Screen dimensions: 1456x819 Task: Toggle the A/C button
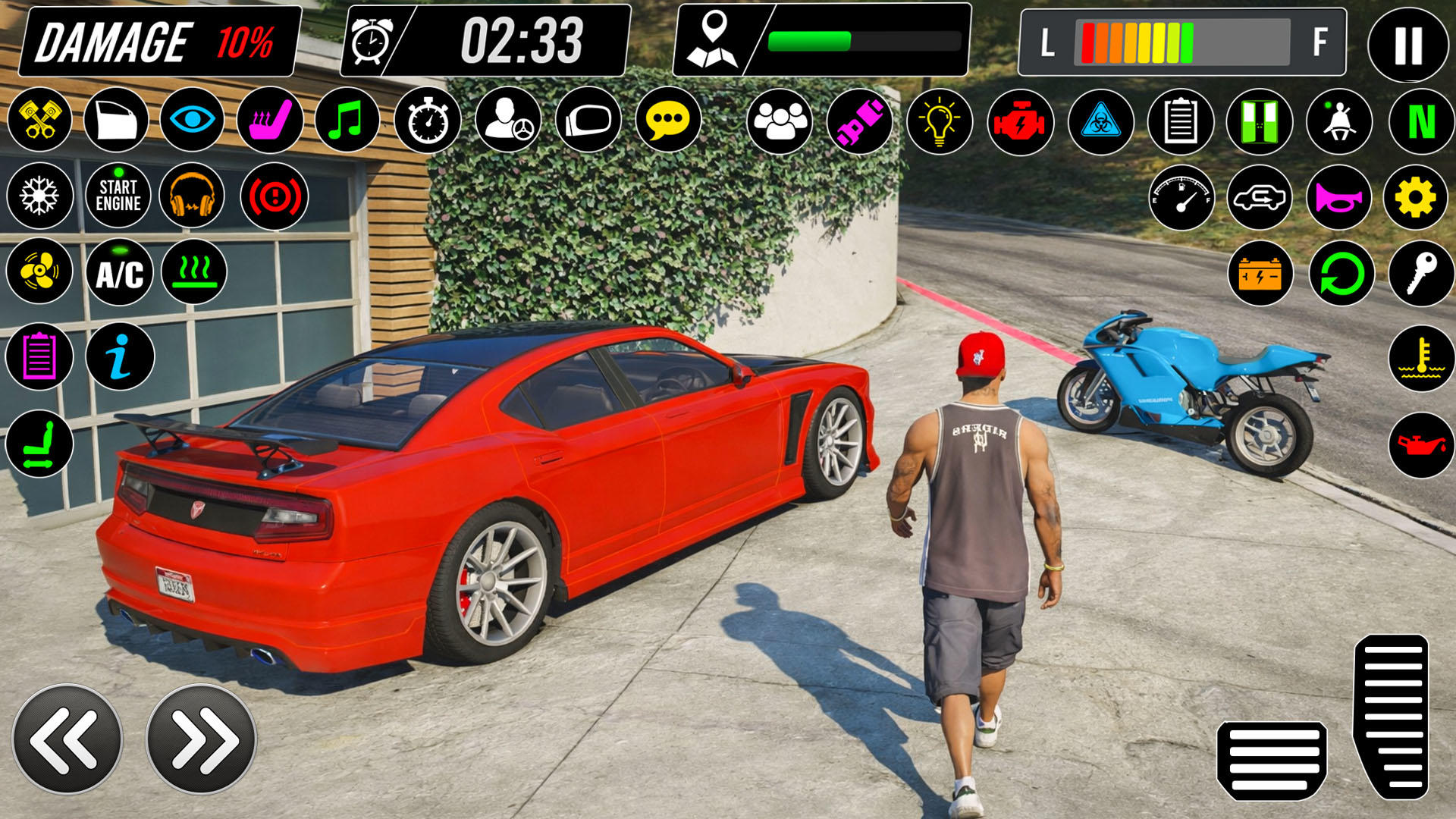pos(119,273)
